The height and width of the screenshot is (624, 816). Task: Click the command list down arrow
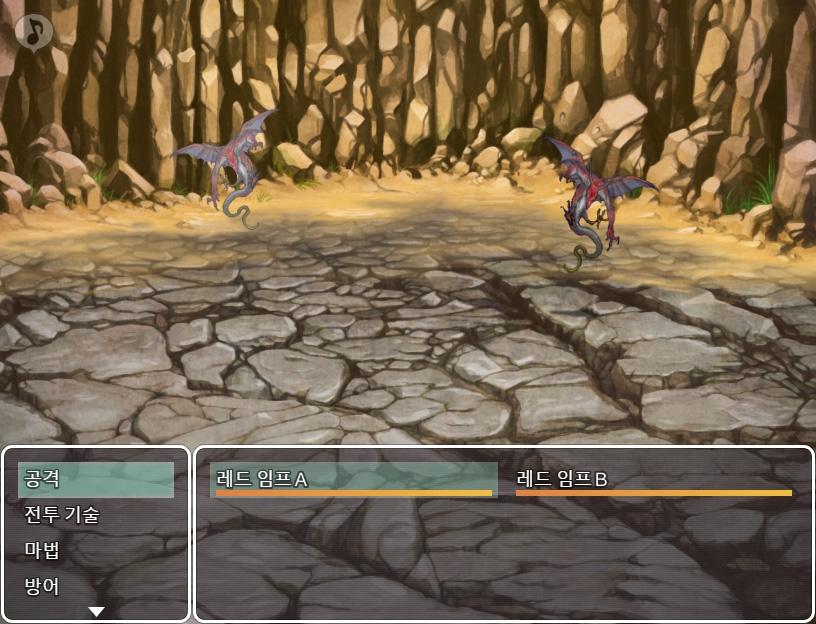[96, 611]
